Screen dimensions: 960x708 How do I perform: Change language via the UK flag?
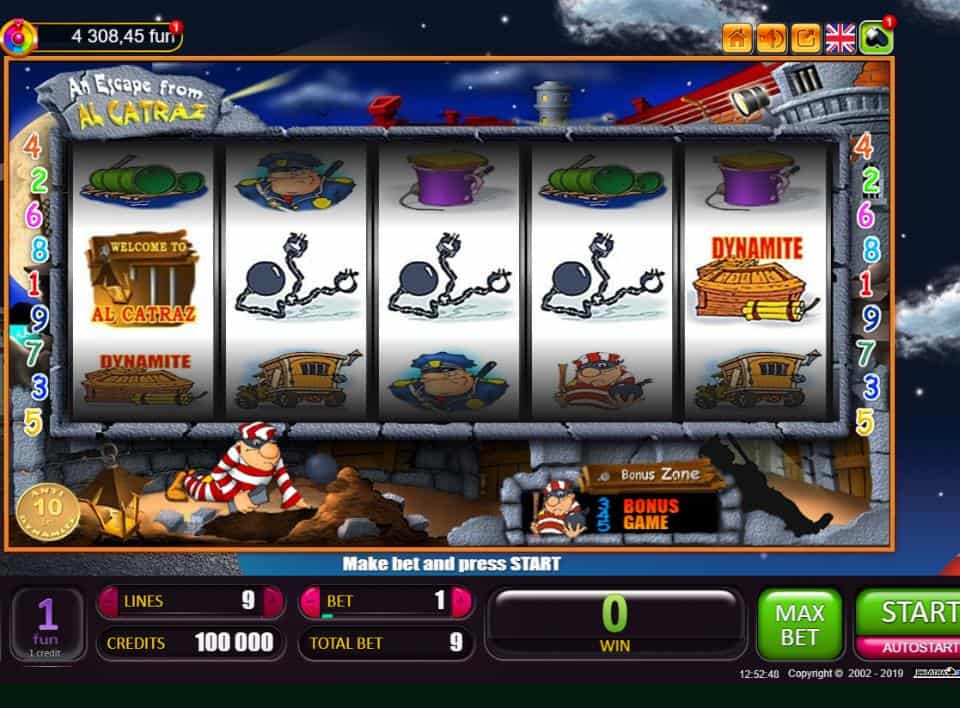coord(840,39)
